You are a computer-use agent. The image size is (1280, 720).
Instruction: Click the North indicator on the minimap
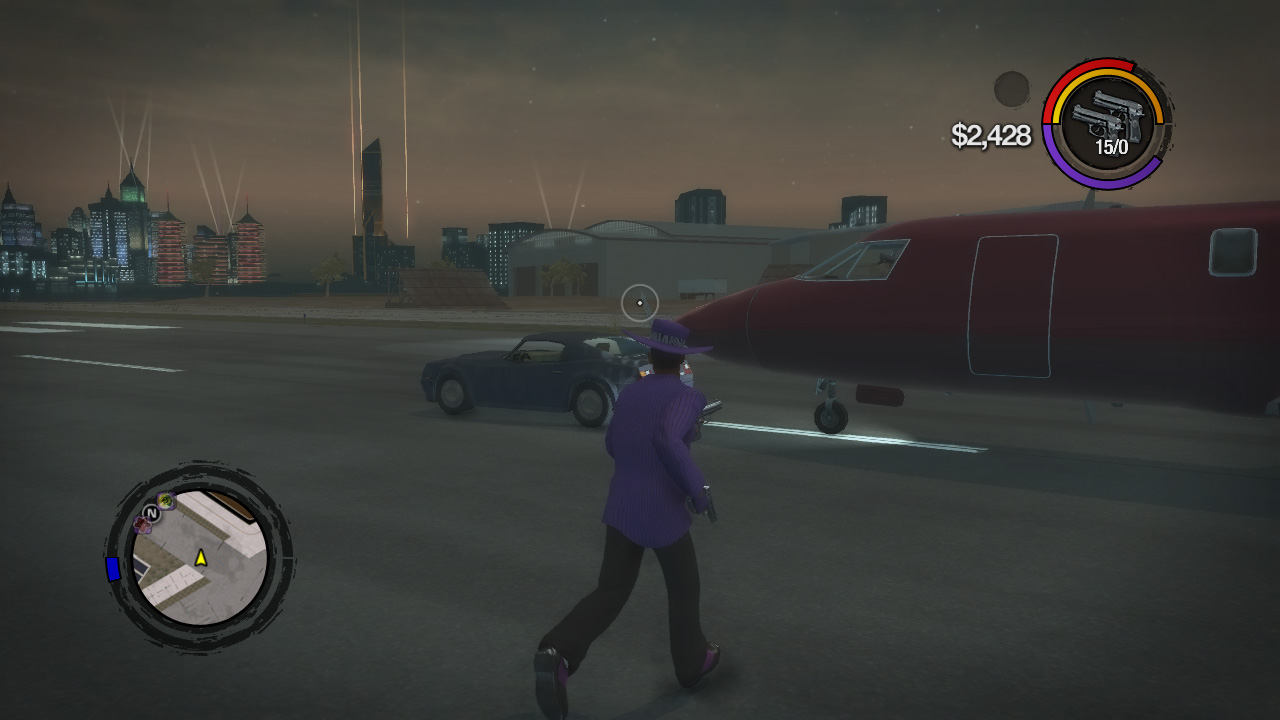(x=151, y=513)
